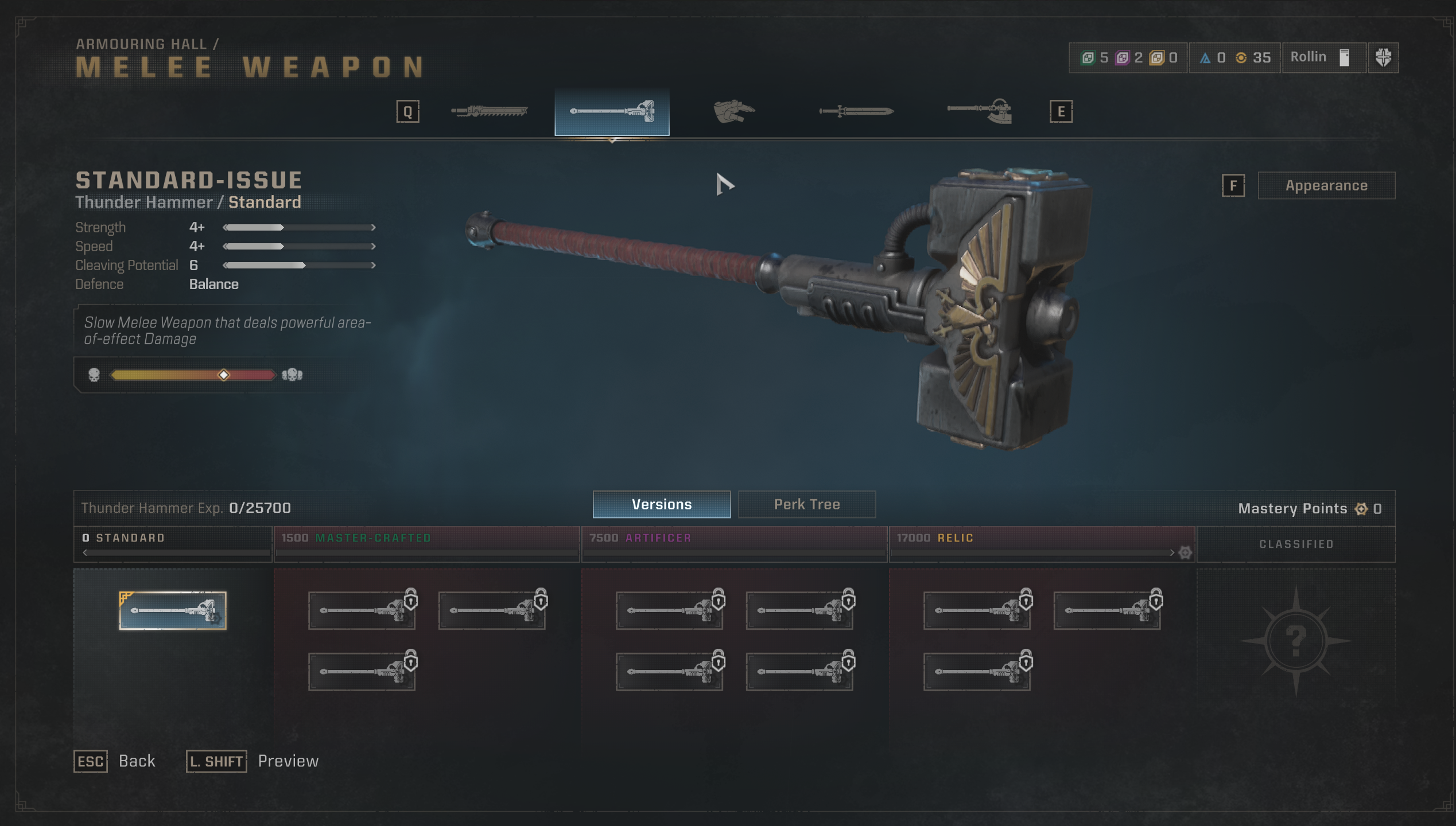Switch to the Perk Tree tab

[x=806, y=504]
